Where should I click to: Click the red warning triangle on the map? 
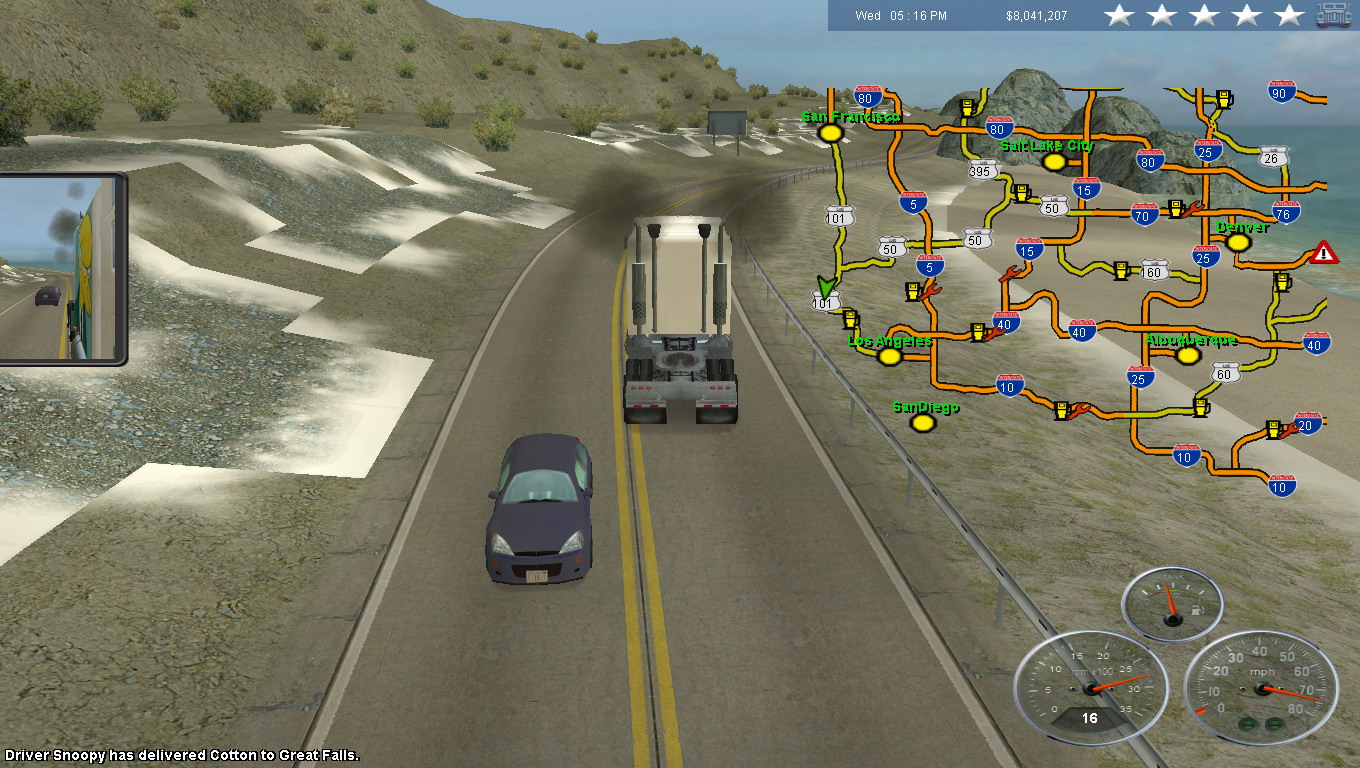click(x=1325, y=252)
